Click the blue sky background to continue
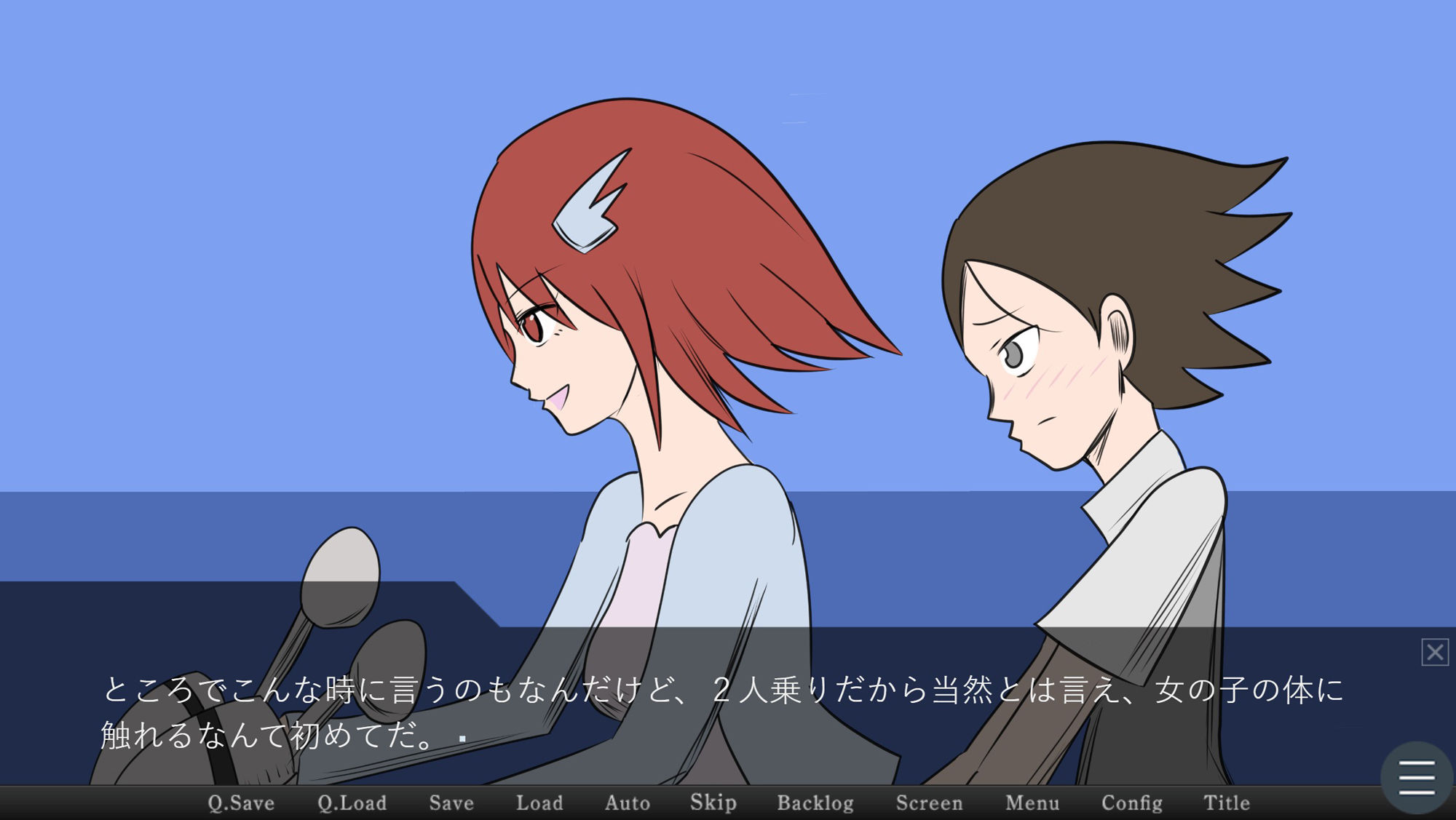1456x820 pixels. (x=218, y=218)
